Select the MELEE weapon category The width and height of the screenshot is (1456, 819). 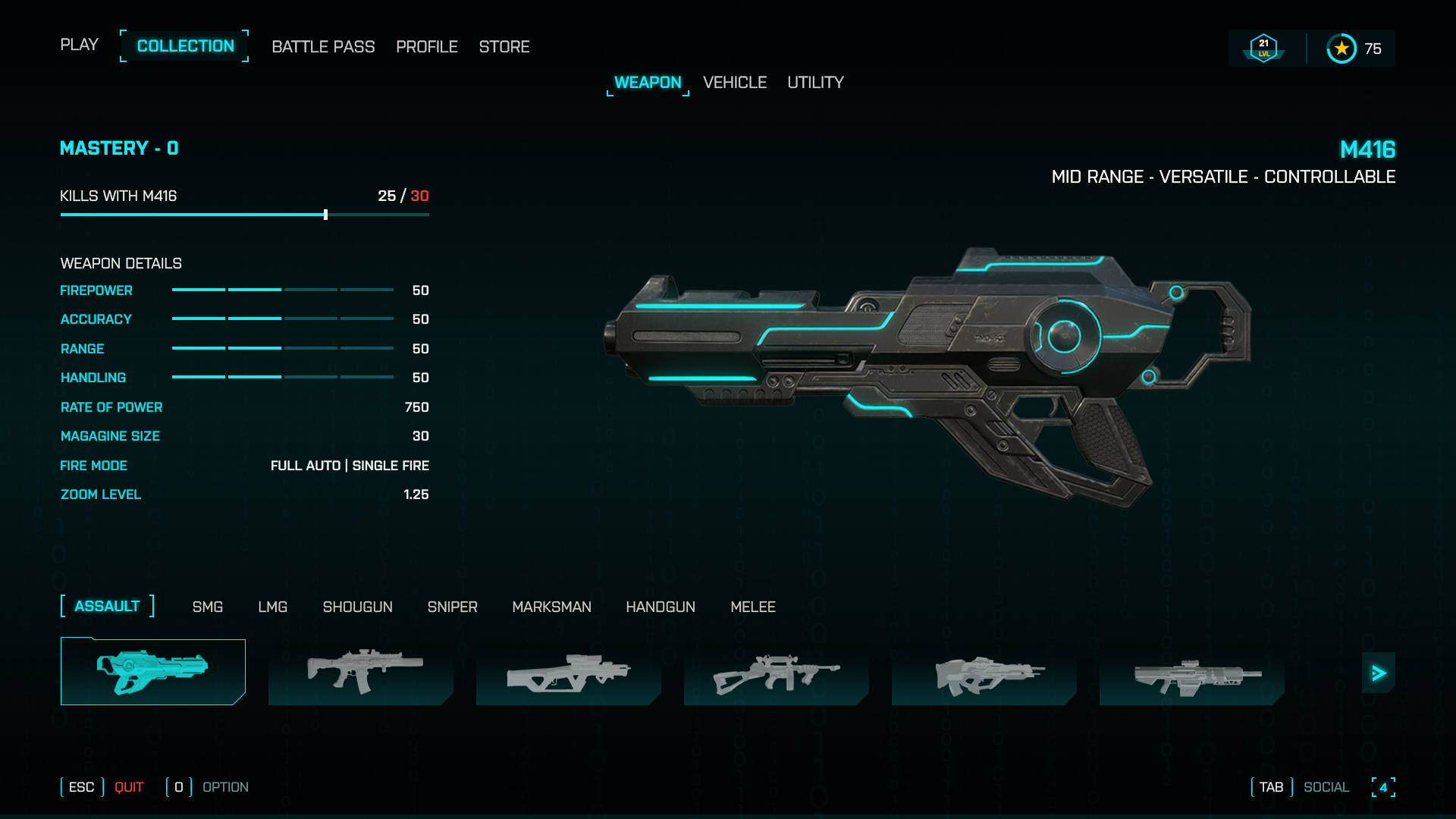pyautogui.click(x=753, y=607)
